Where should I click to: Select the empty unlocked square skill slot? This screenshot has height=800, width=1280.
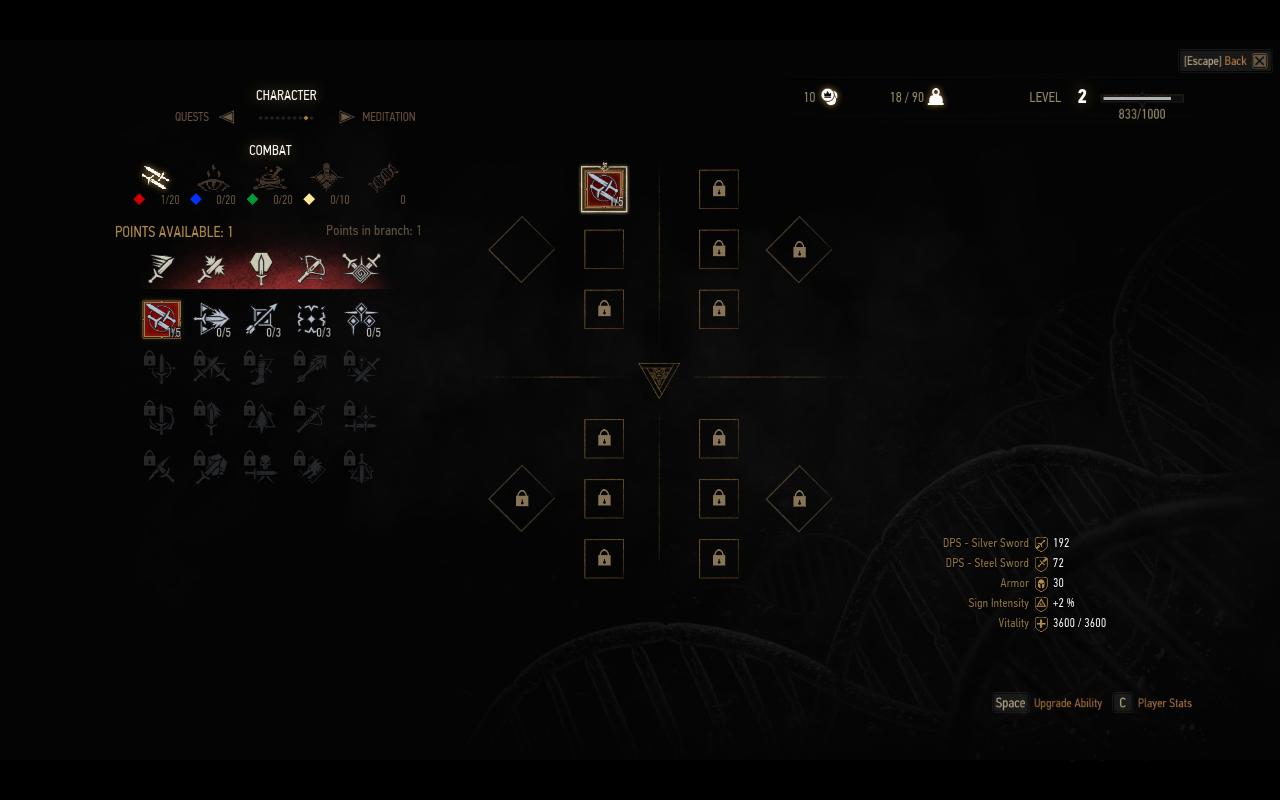tap(604, 249)
